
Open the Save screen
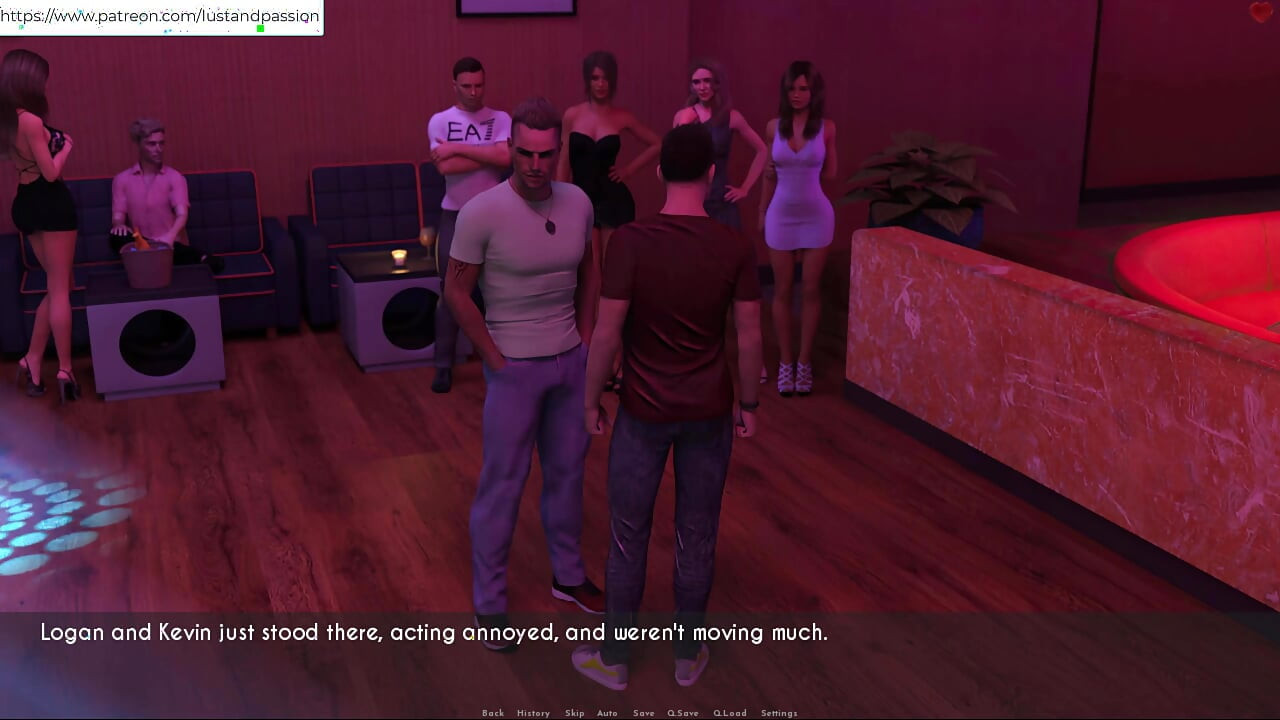pos(644,712)
